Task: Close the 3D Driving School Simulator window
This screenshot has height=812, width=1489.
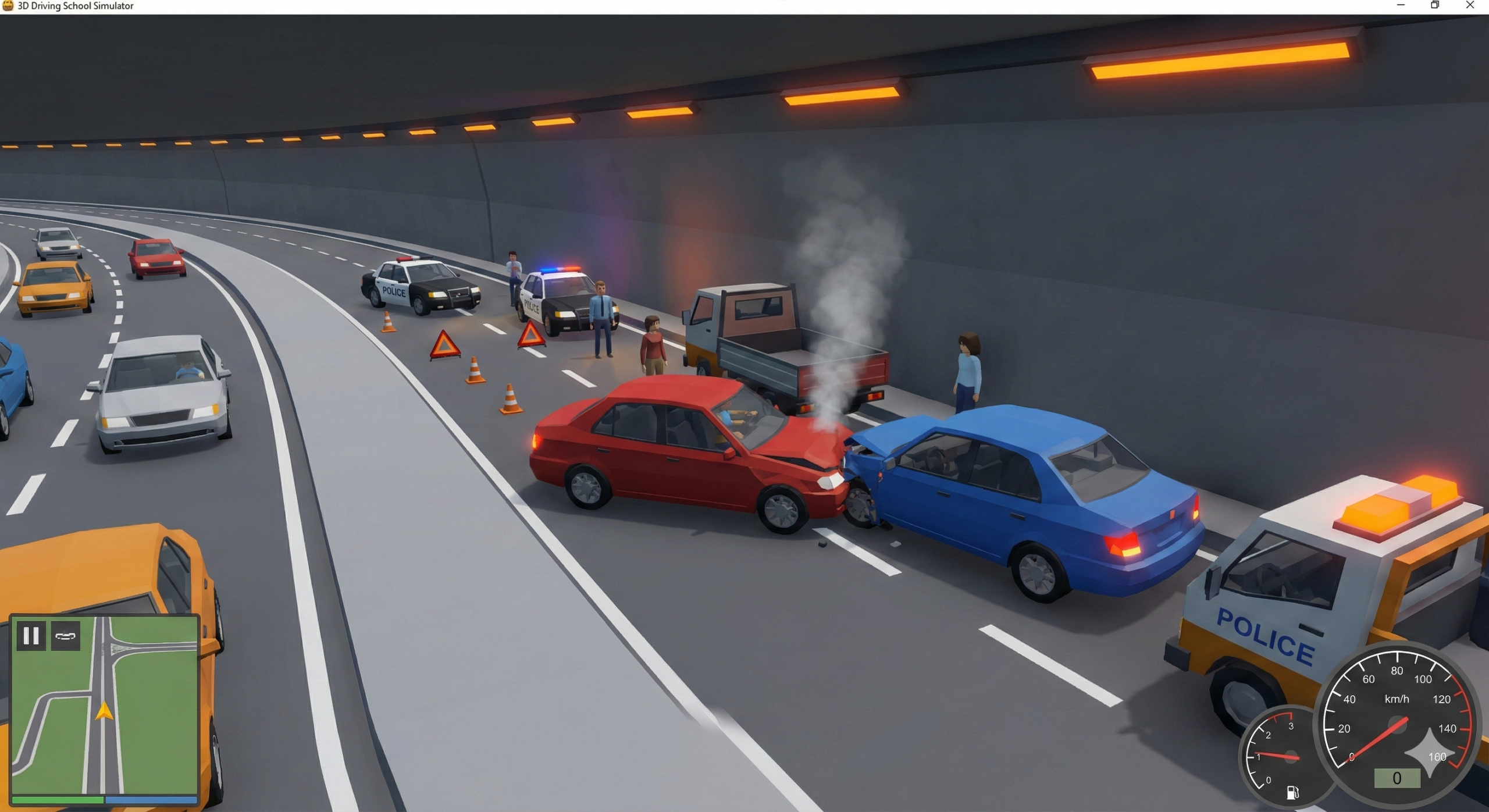Action: click(1469, 6)
